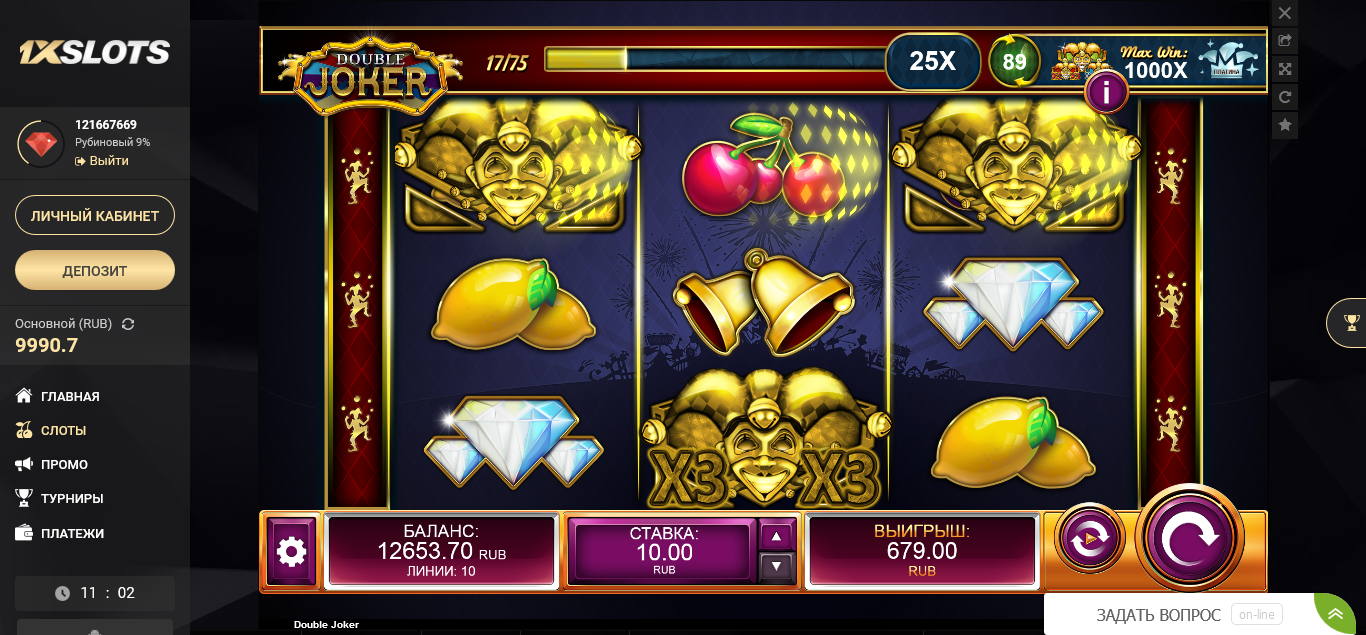Open the paytable info button
The width and height of the screenshot is (1366, 635).
coord(1106,93)
